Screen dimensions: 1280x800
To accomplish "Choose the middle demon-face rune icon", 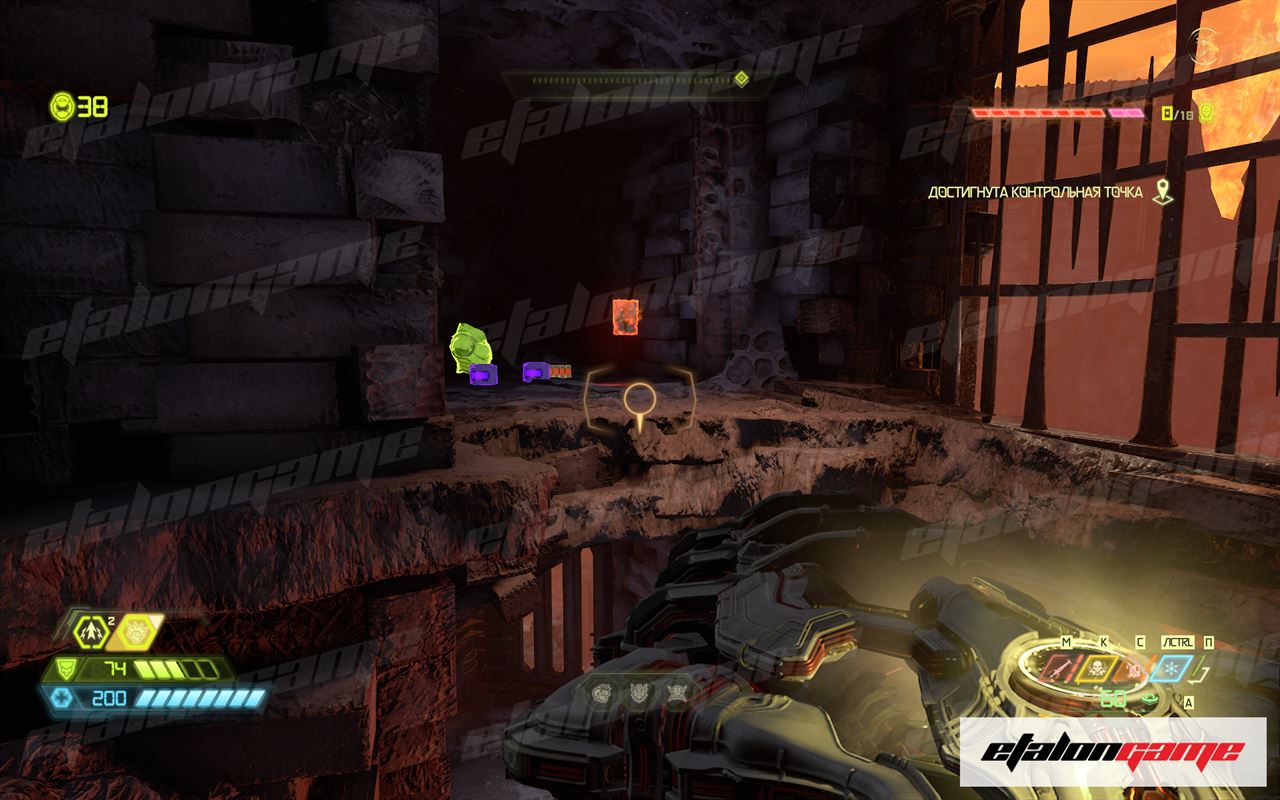I will coord(638,691).
